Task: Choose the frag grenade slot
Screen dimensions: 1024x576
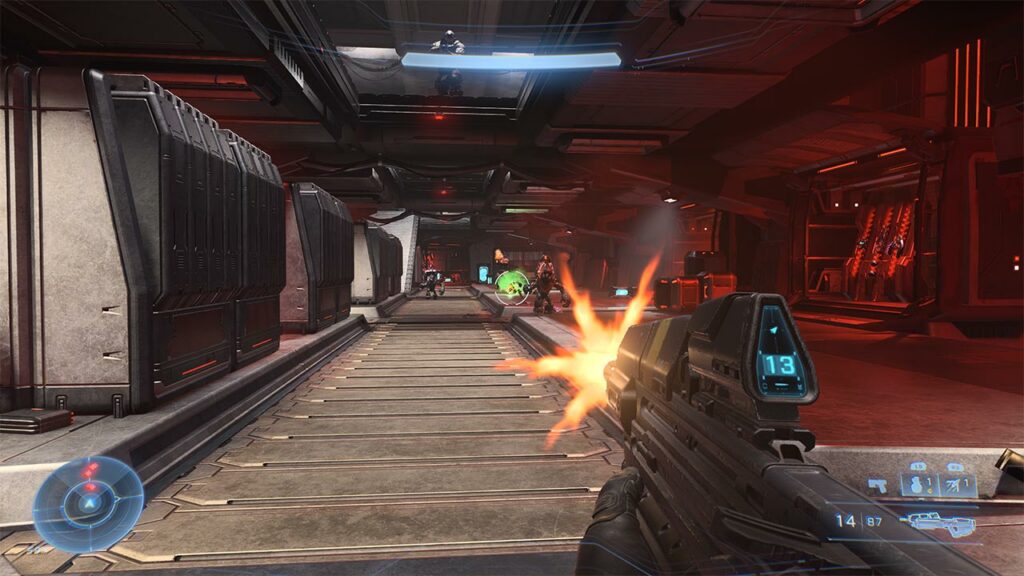Action: pyautogui.click(x=917, y=485)
